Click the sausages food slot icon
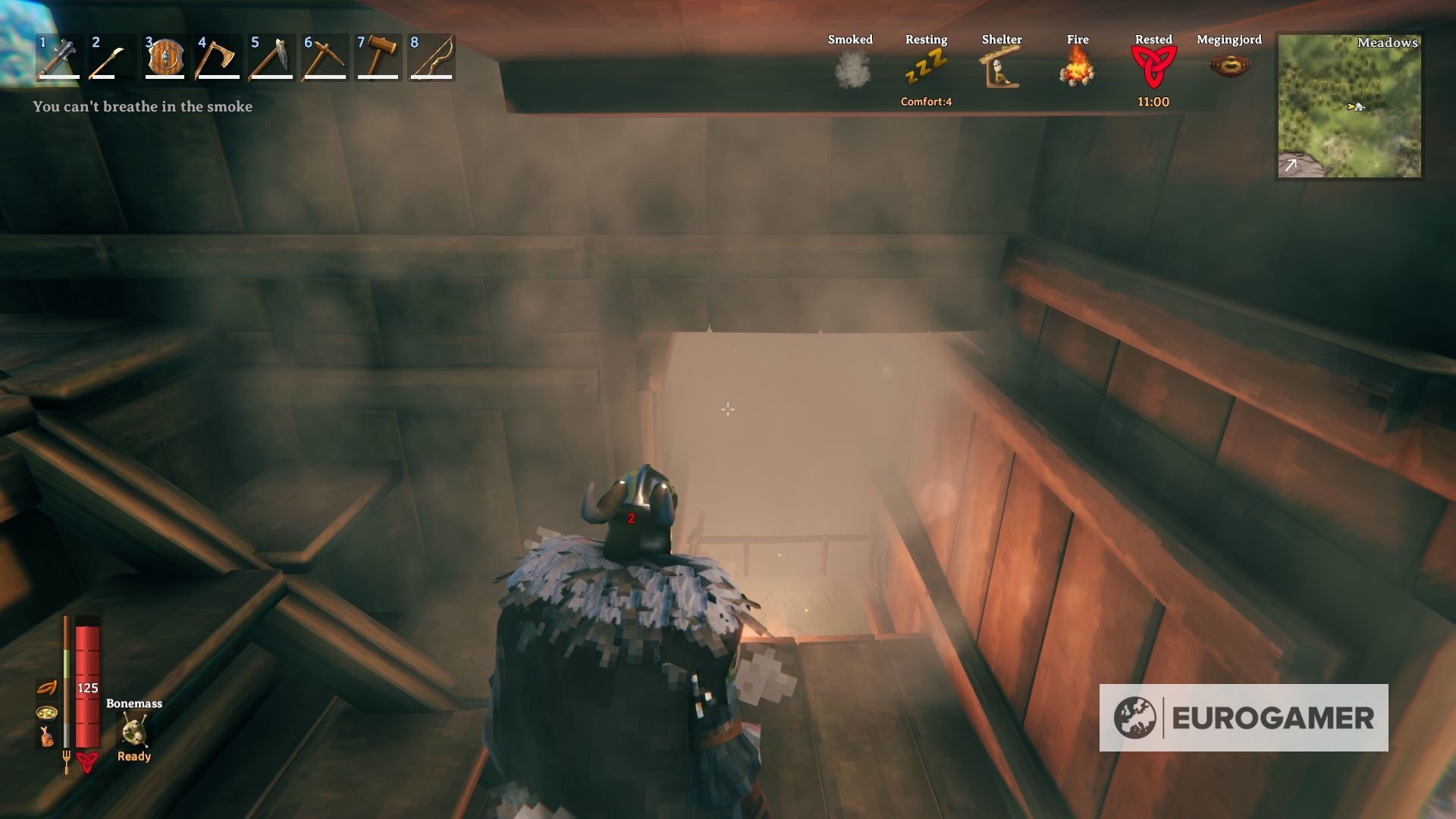Screen dimensions: 1456x819 pos(46,688)
